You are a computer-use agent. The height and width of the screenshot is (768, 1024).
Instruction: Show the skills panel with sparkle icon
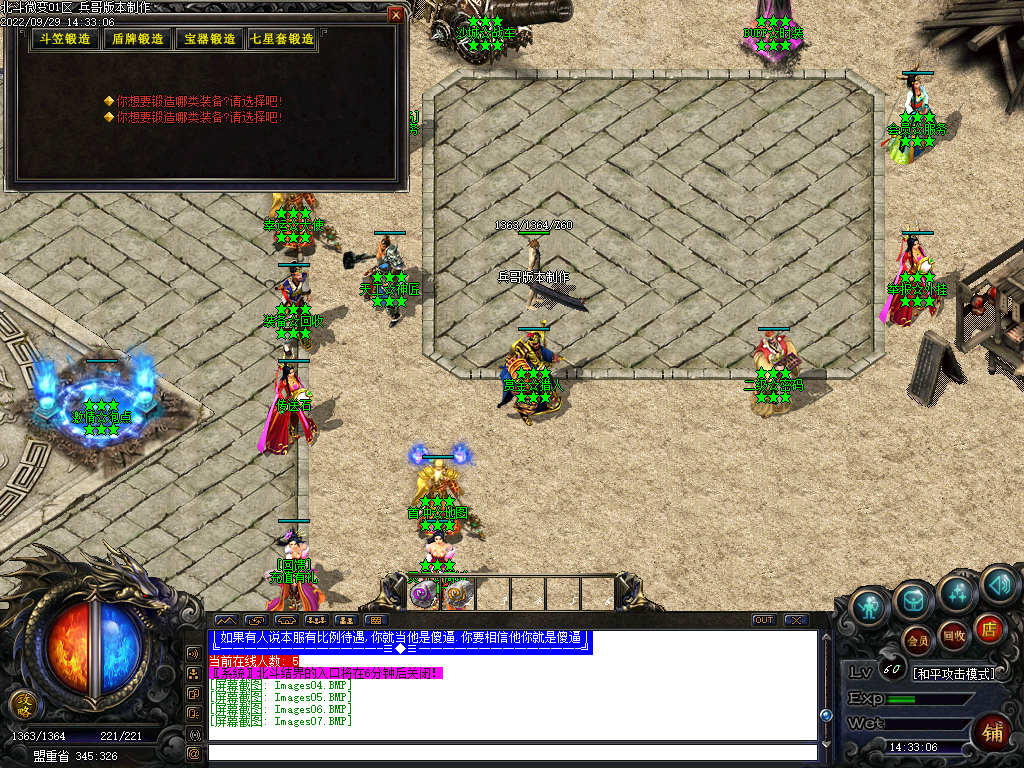pyautogui.click(x=957, y=594)
